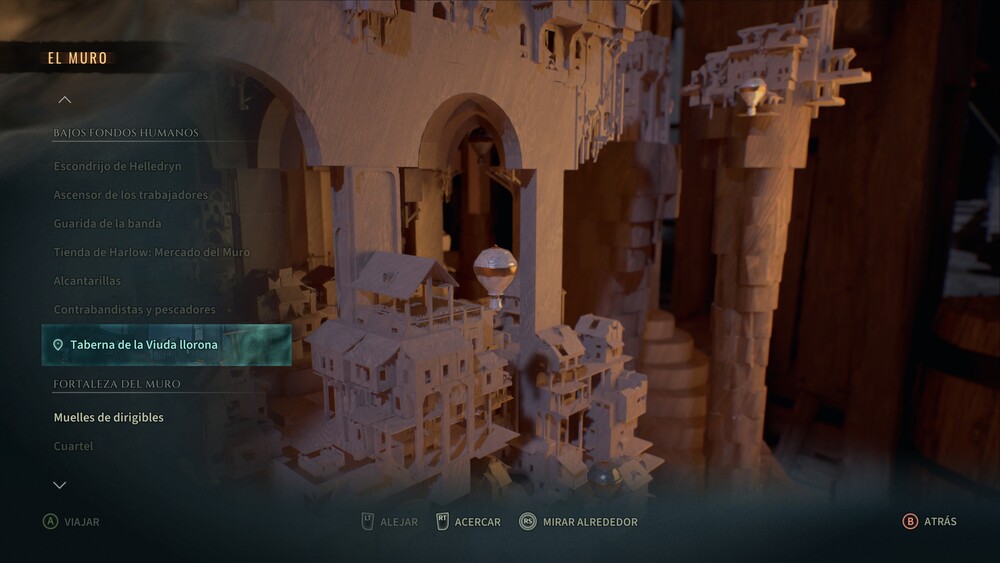Open Tienda de Harlow: Mercado del Muro
The image size is (1000, 563).
(151, 252)
